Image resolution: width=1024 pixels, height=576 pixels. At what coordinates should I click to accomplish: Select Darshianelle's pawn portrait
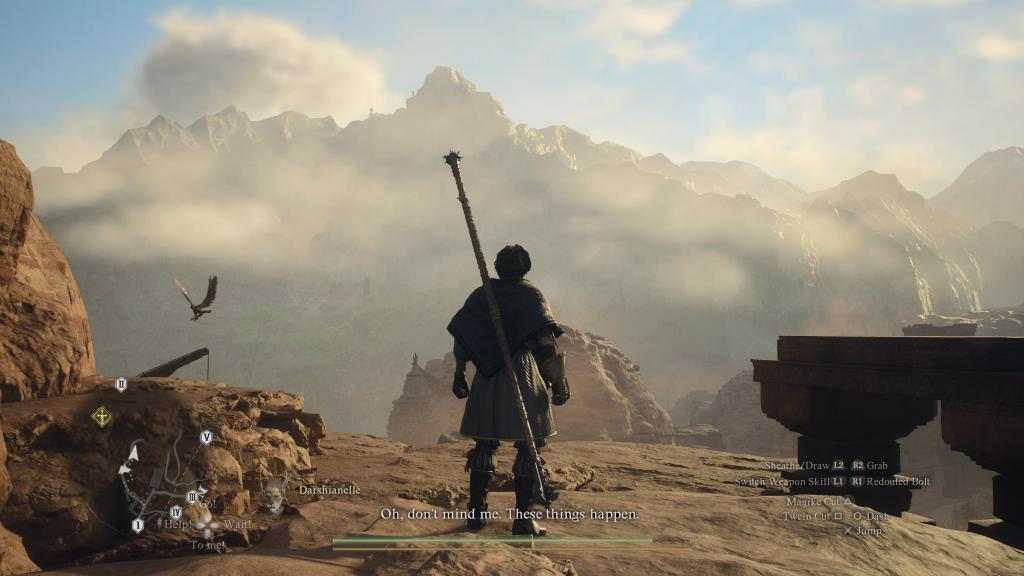coord(273,492)
